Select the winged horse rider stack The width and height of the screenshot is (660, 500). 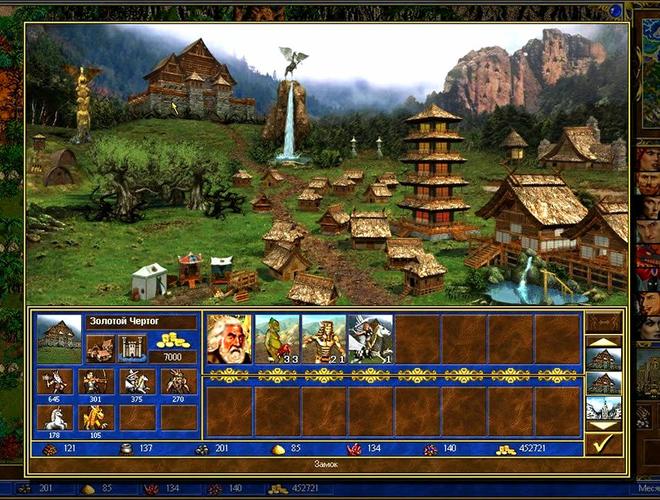371,339
